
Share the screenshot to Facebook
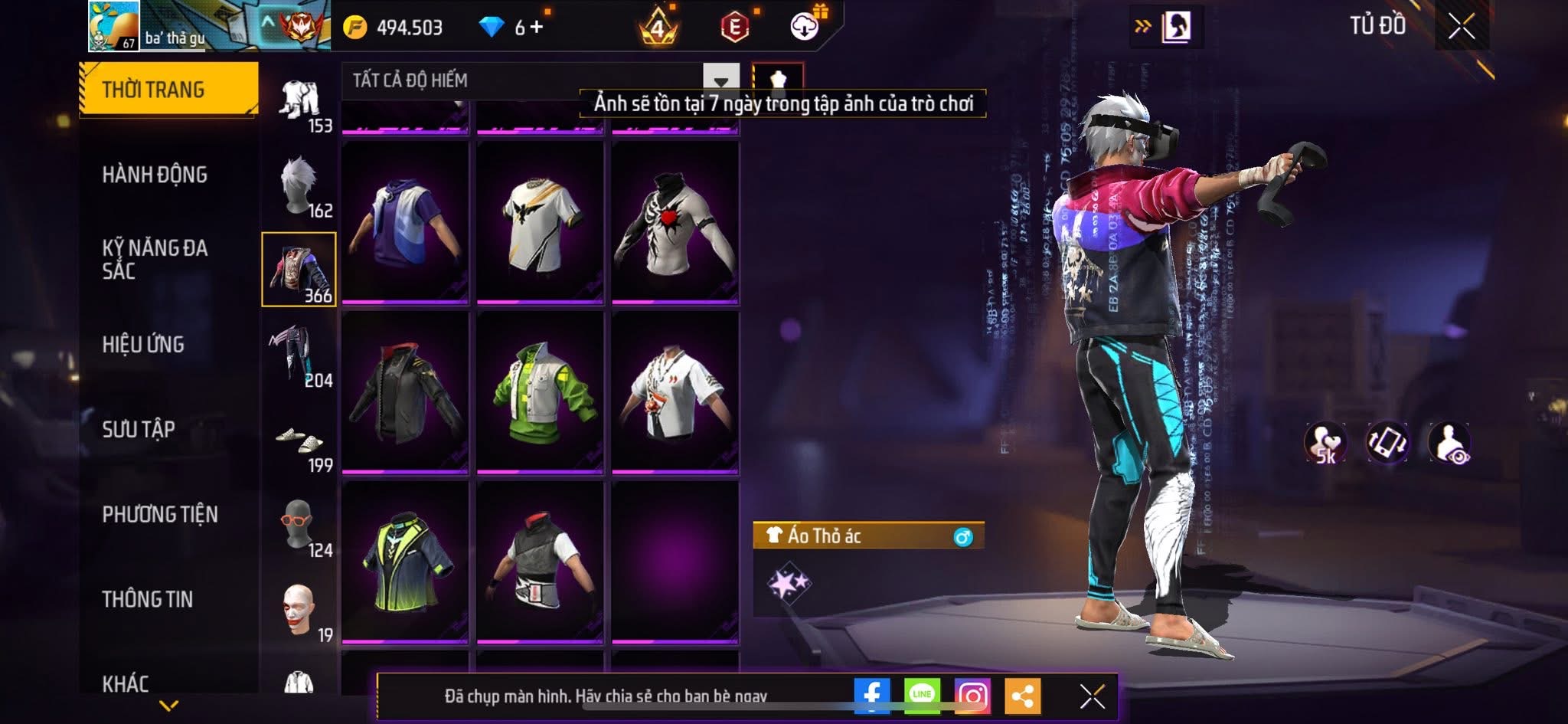click(x=872, y=696)
